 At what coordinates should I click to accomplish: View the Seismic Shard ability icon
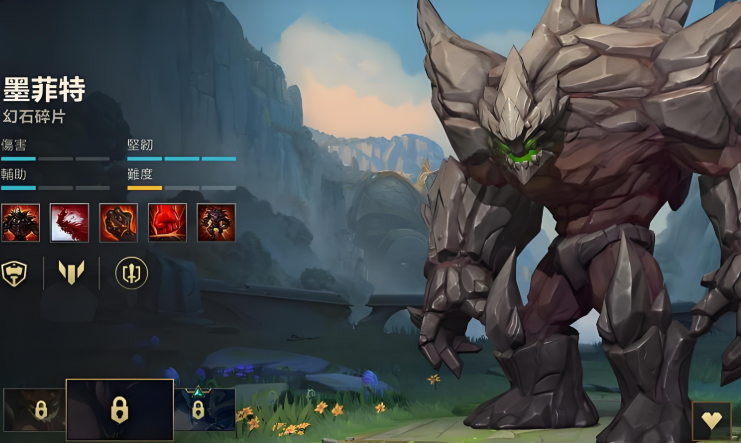coord(70,222)
